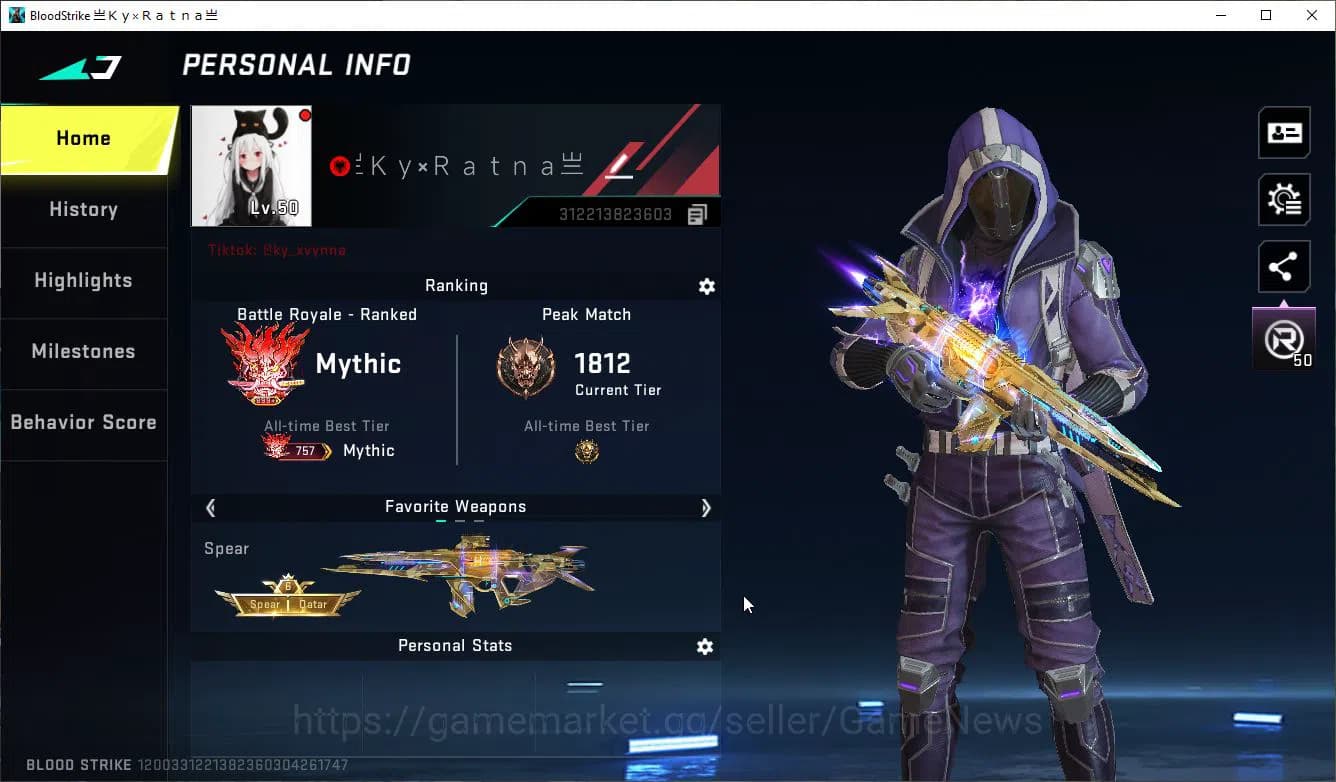Open the profile customization settings icon
This screenshot has height=782, width=1336.
coord(1284,199)
